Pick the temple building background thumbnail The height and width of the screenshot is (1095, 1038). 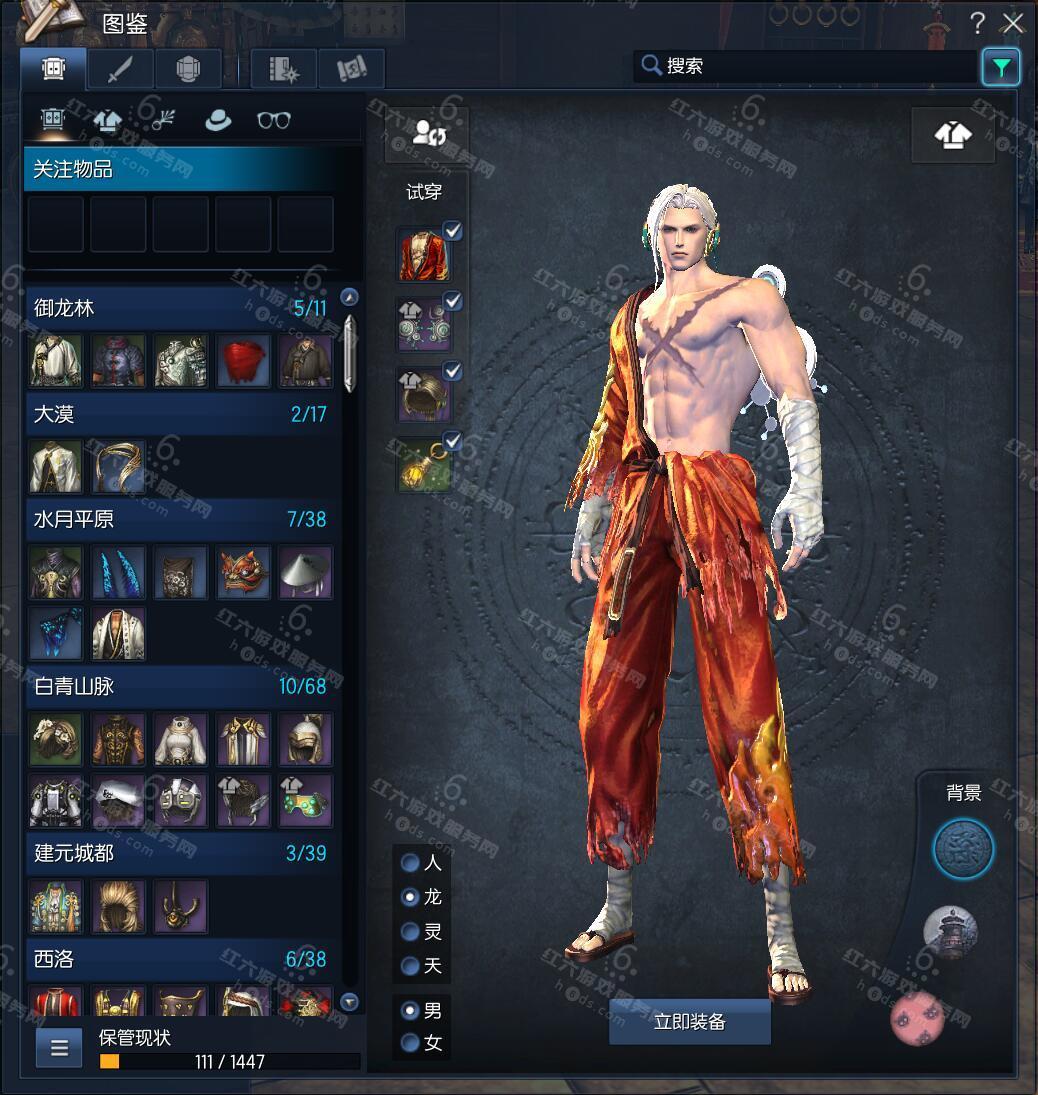[949, 933]
